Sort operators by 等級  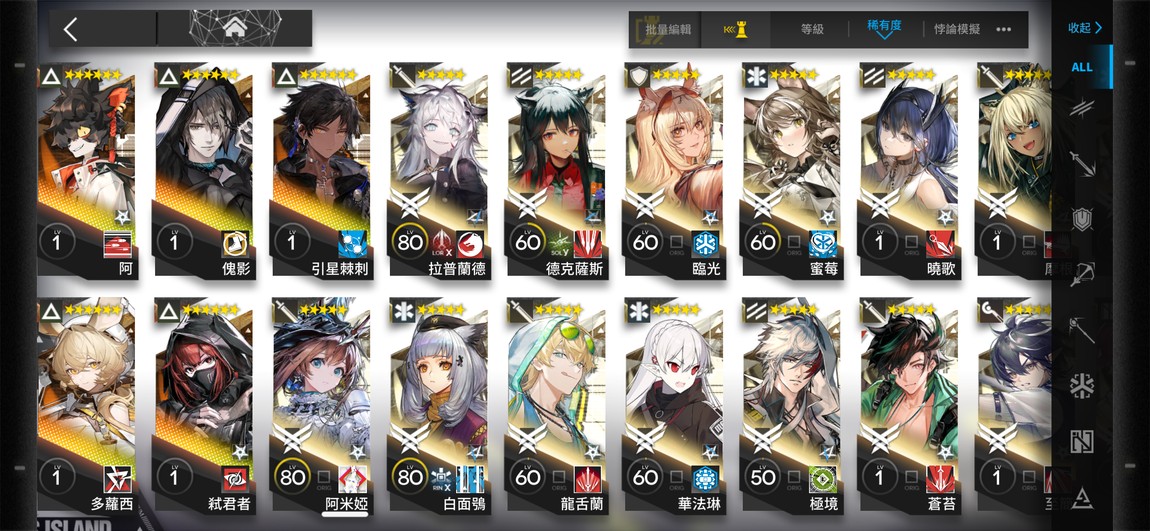(x=812, y=30)
